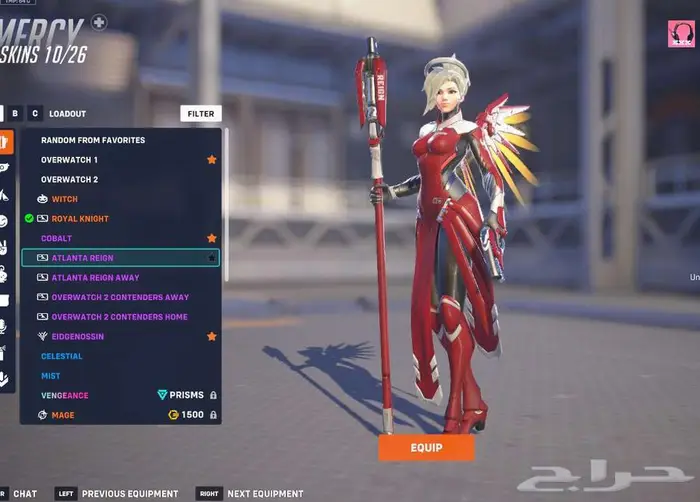Select the Eidgenossin skin
Viewport: 700px width, 502px height.
(x=77, y=337)
